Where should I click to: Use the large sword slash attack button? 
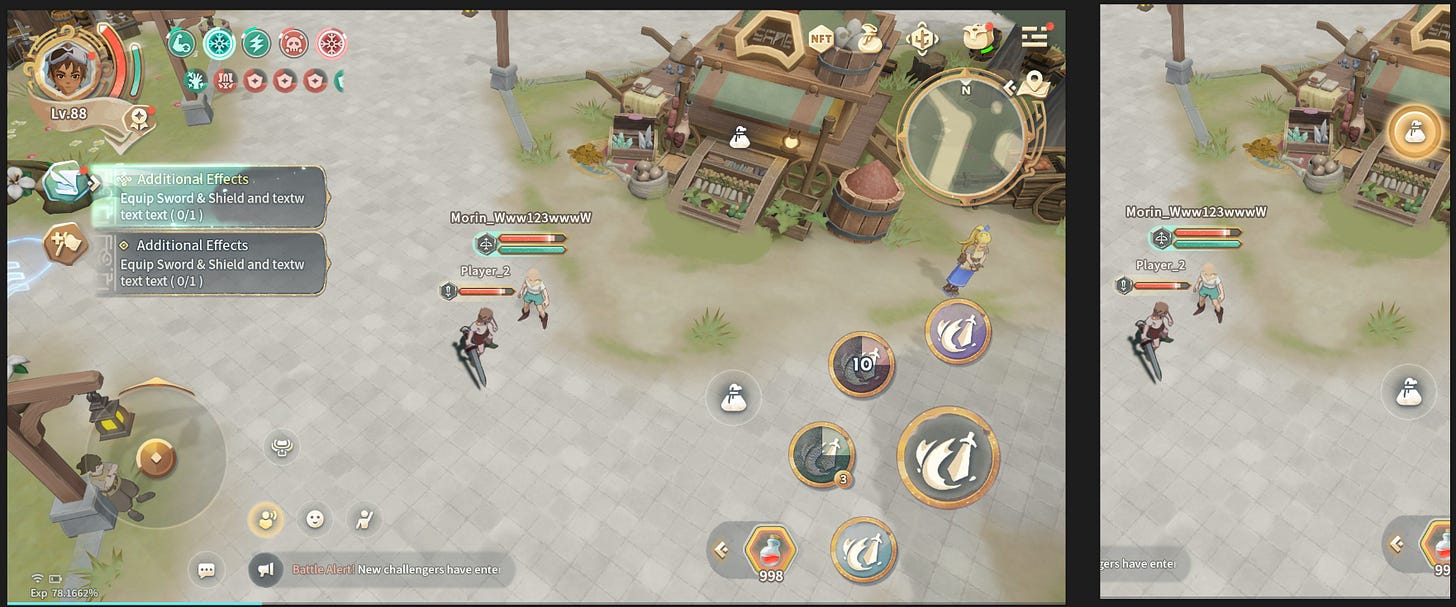coord(947,457)
